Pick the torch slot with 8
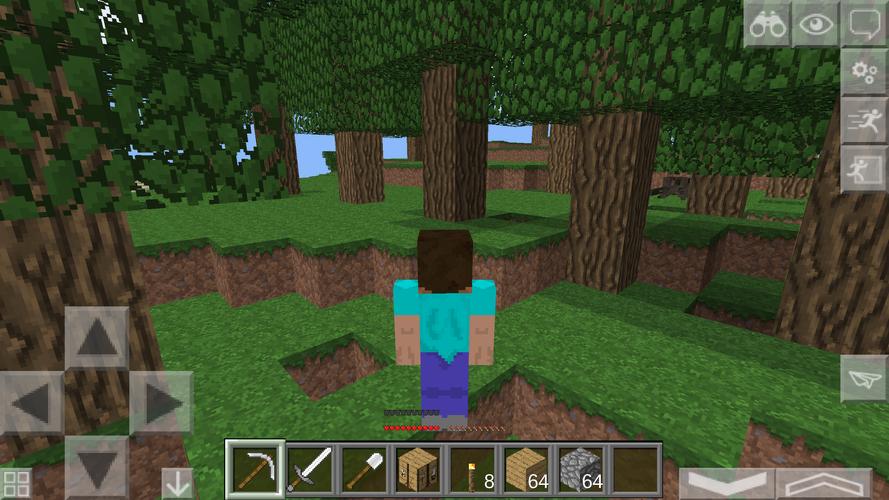Screen dimensions: 889x500 [x=472, y=468]
